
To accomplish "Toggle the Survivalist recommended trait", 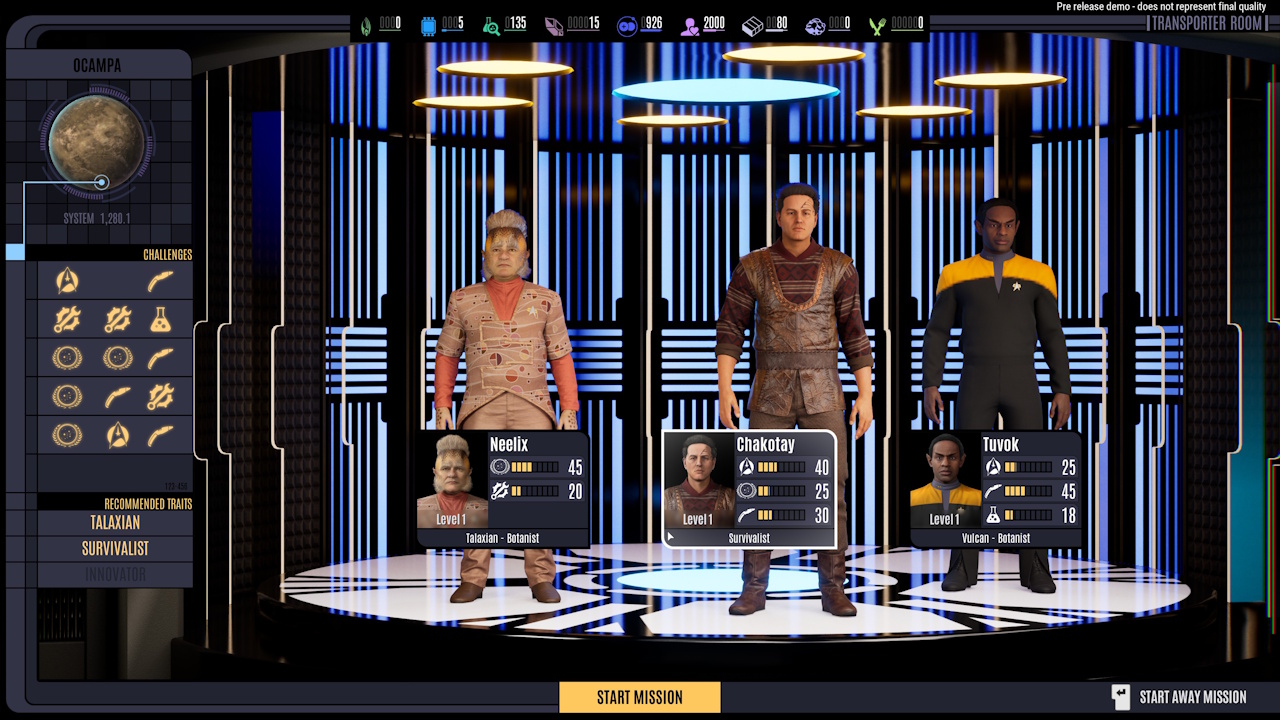I will click(x=113, y=548).
